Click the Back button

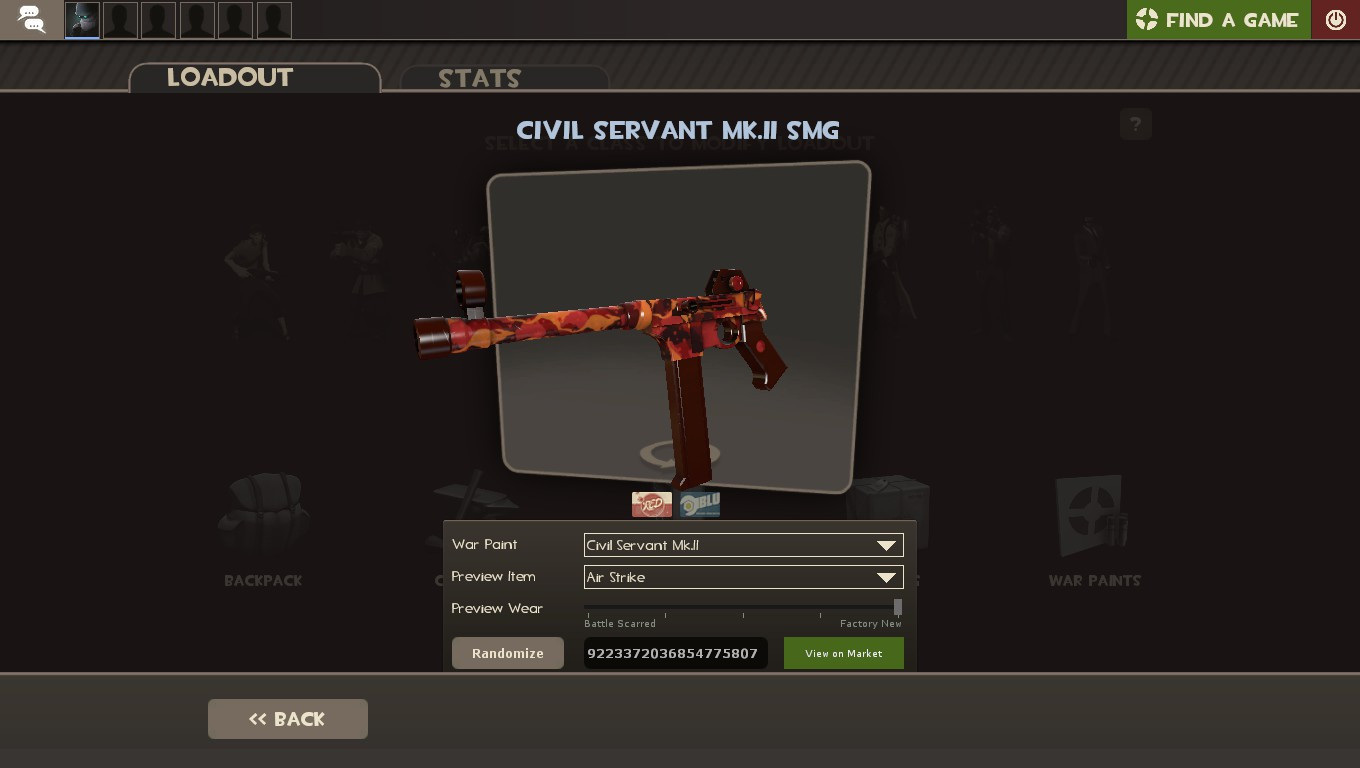tap(288, 718)
